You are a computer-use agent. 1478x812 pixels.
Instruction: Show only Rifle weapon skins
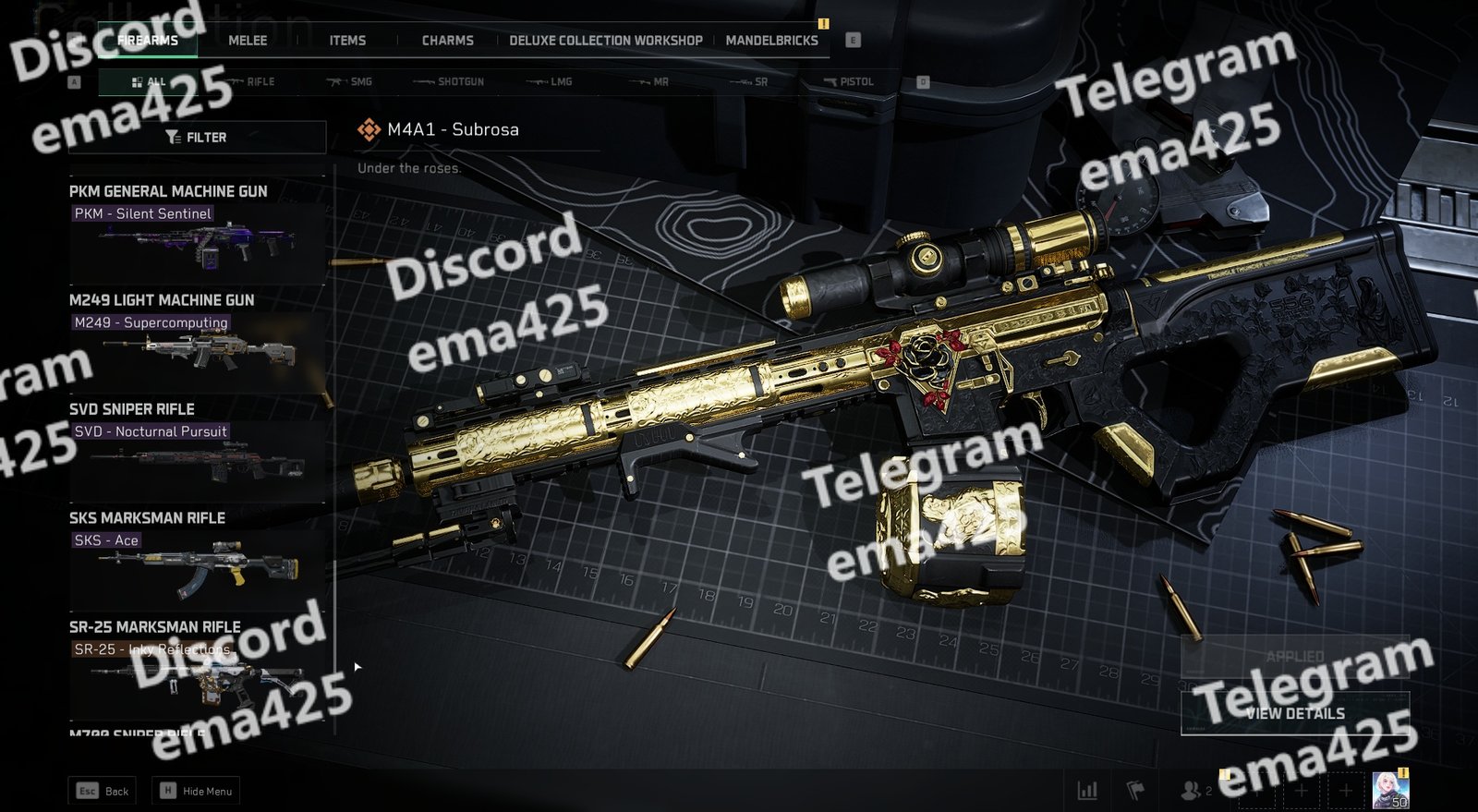[251, 82]
